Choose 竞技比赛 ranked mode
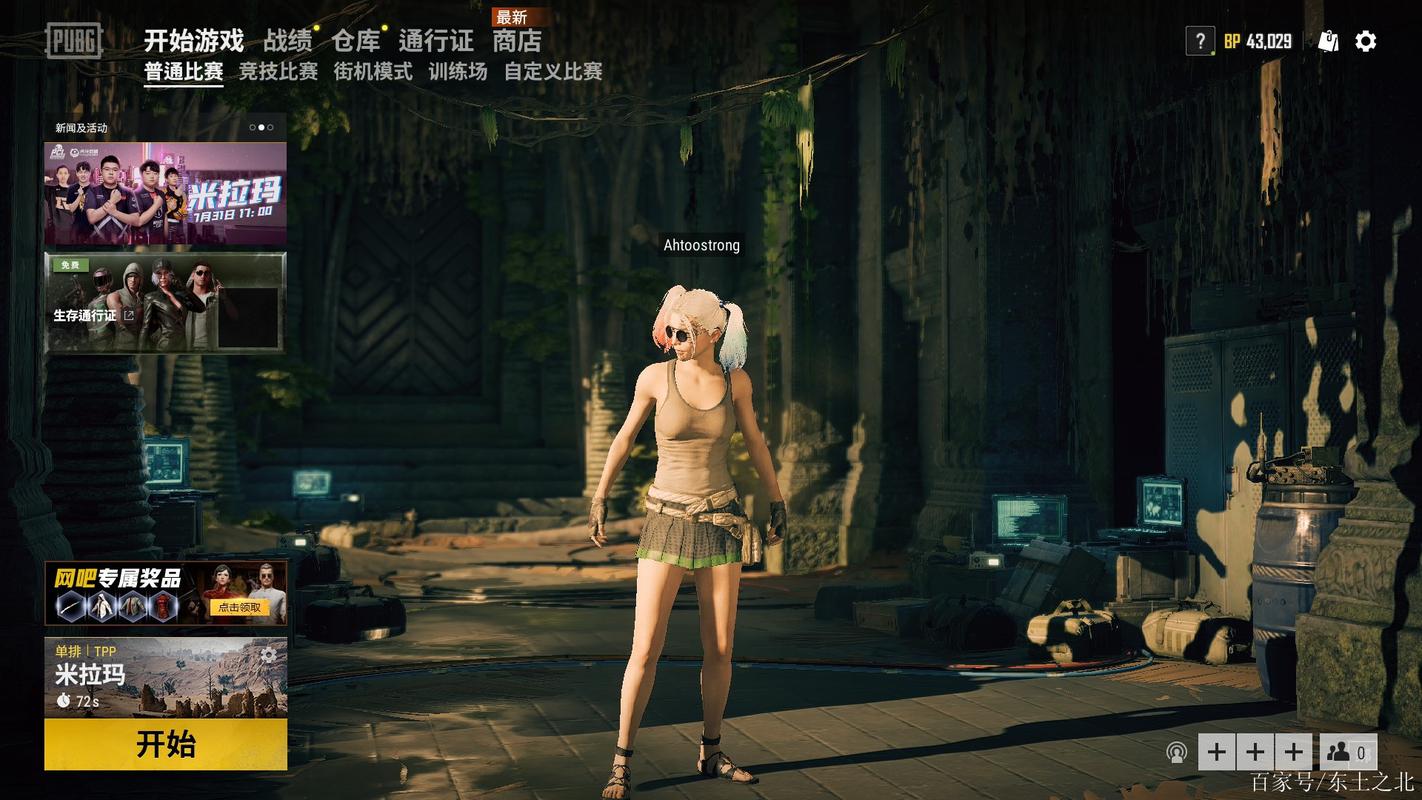 coord(278,72)
